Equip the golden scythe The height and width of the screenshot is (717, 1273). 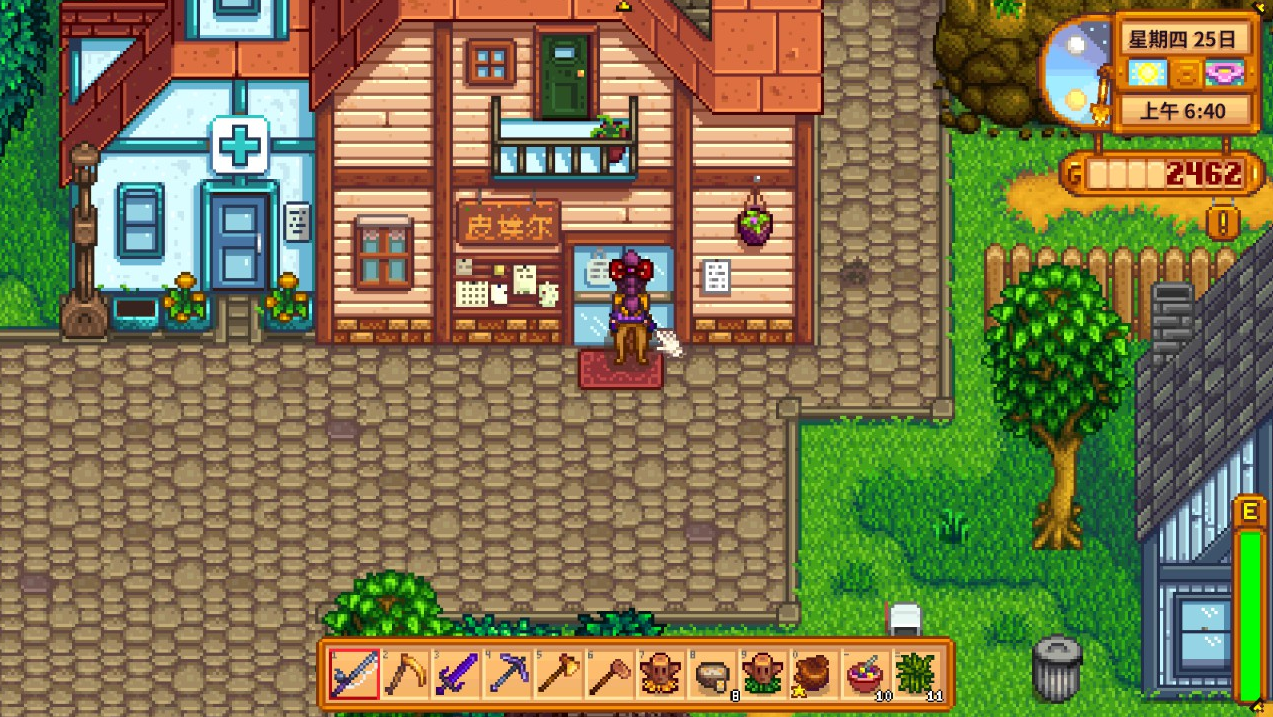pyautogui.click(x=405, y=674)
